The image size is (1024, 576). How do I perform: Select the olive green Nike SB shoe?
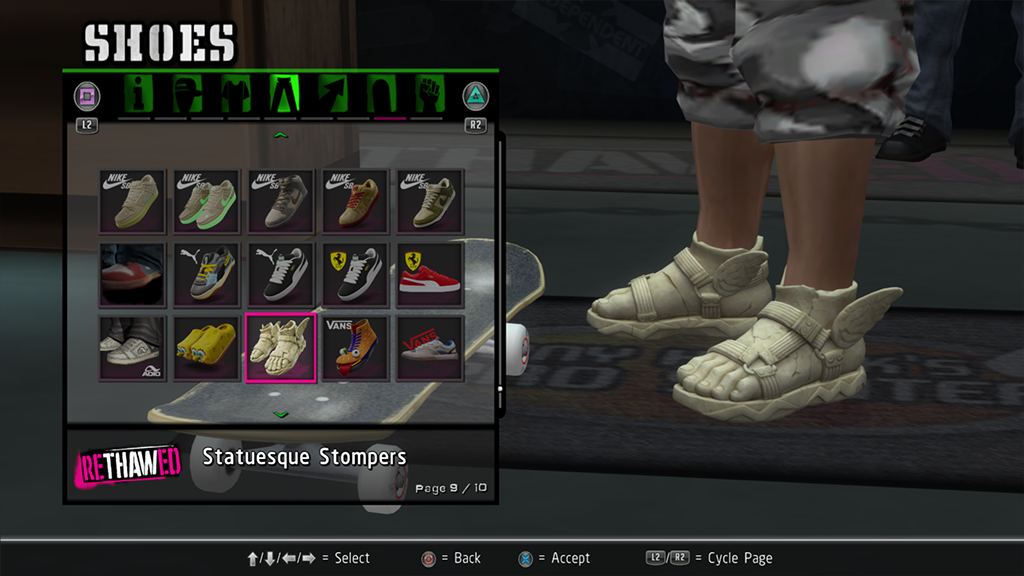point(430,201)
